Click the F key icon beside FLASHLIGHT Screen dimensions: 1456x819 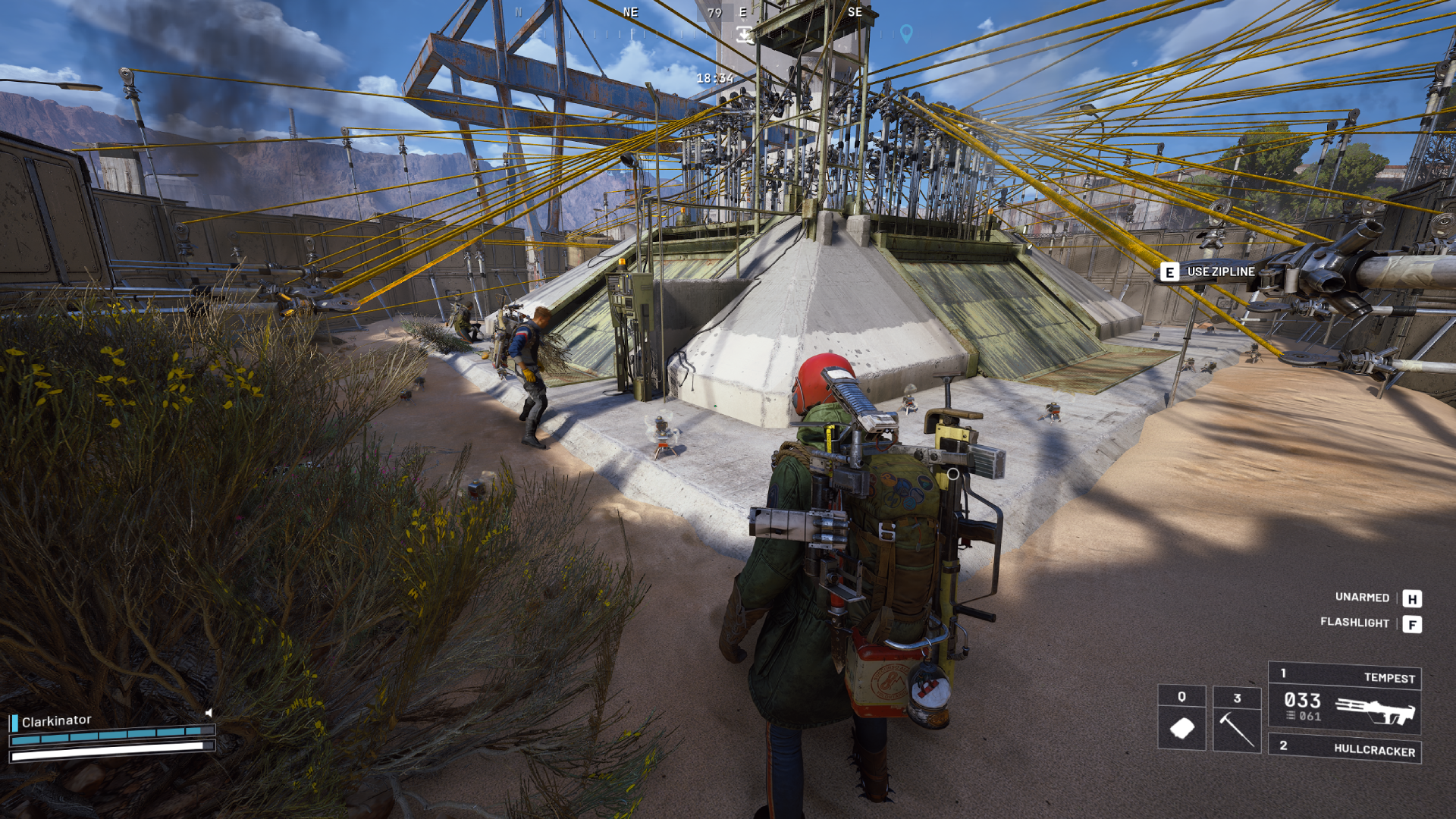click(1412, 623)
